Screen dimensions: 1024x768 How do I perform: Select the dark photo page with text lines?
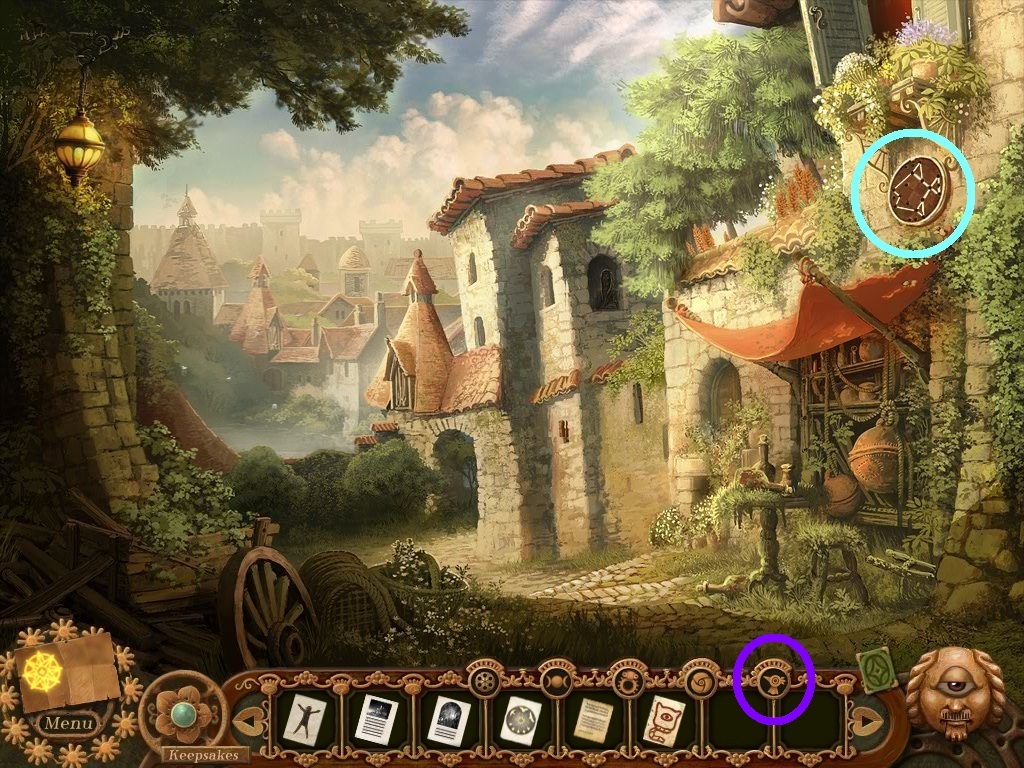pyautogui.click(x=376, y=719)
